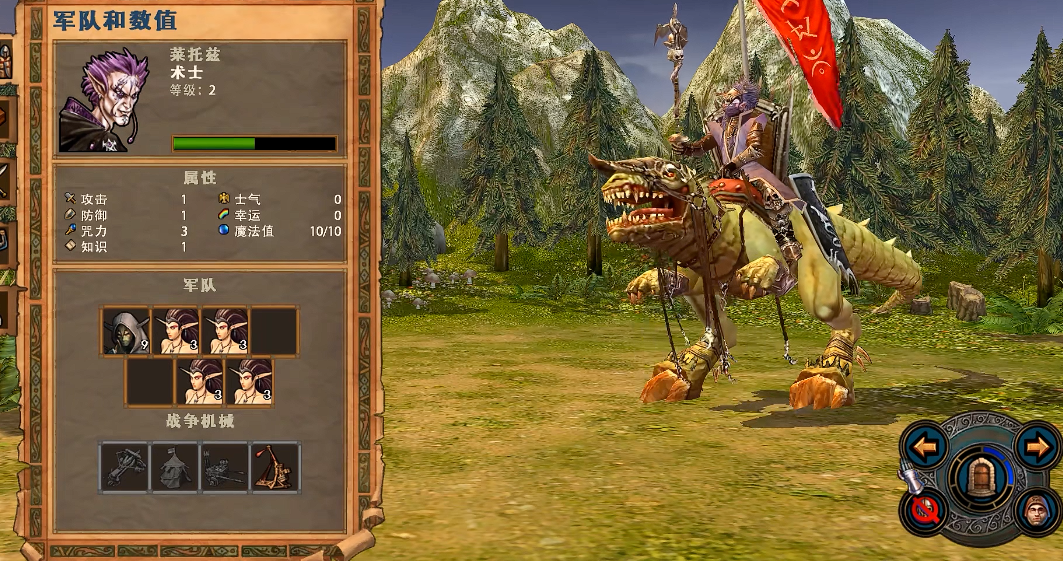The height and width of the screenshot is (561, 1063).
Task: Click the human face portrait button
Action: (x=1037, y=512)
